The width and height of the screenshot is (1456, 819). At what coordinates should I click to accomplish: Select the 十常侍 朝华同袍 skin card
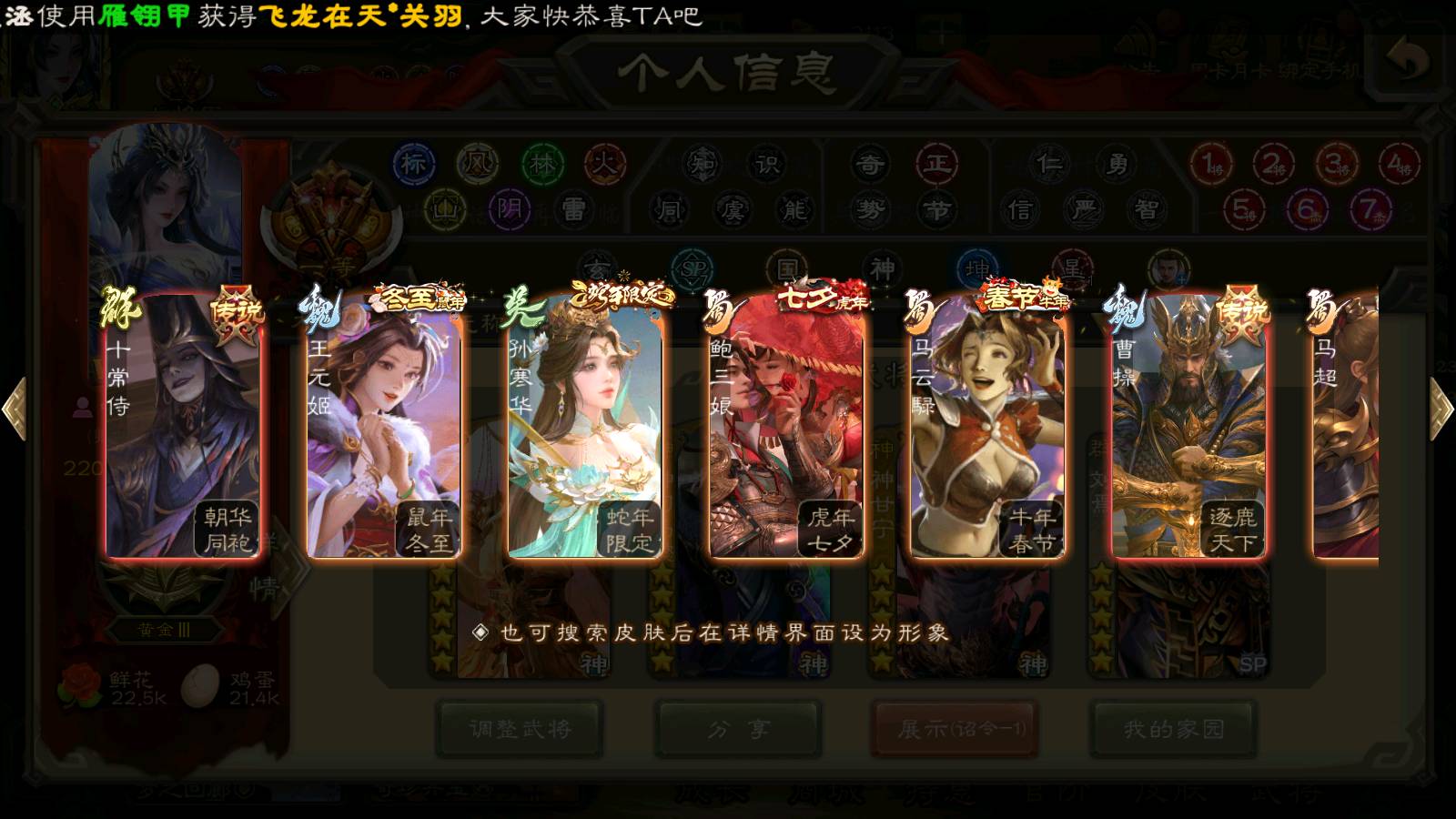pyautogui.click(x=183, y=428)
